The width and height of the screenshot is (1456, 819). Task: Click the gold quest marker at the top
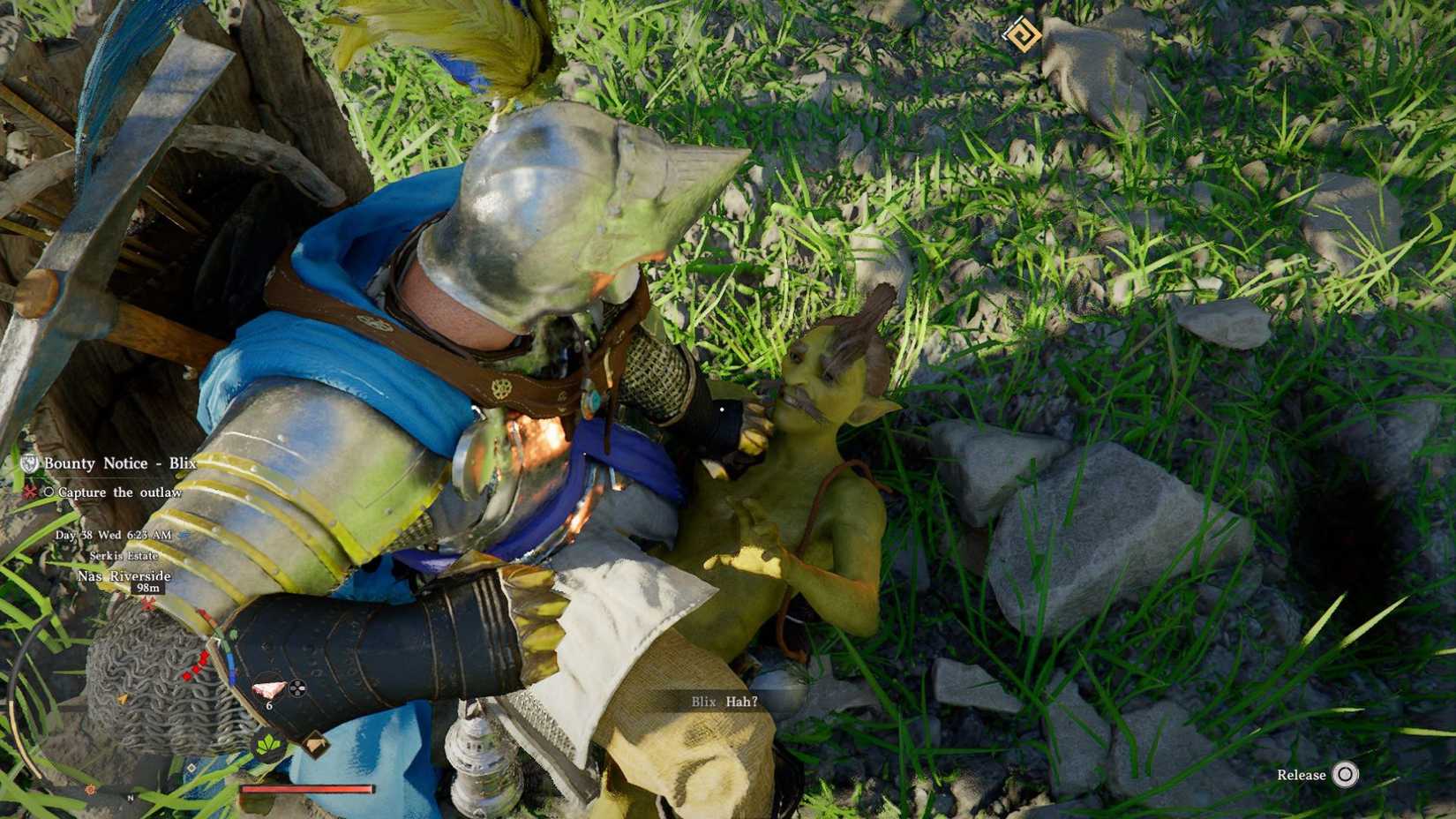(1021, 32)
